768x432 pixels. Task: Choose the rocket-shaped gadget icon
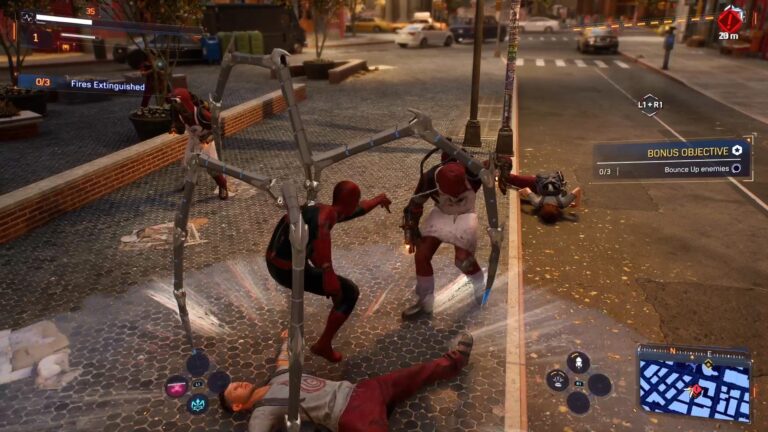pos(578,360)
